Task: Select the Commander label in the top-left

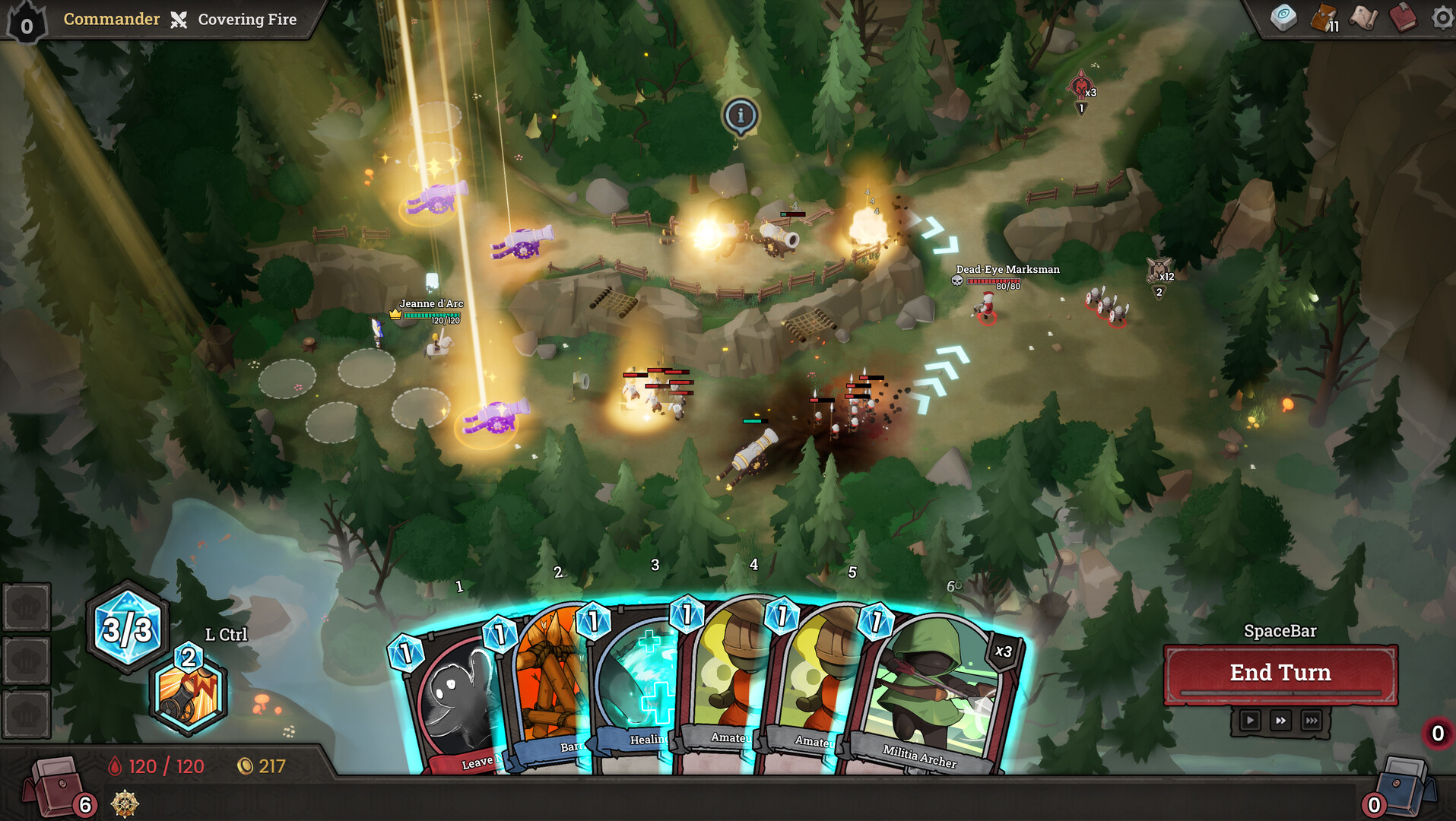Action: [x=111, y=18]
